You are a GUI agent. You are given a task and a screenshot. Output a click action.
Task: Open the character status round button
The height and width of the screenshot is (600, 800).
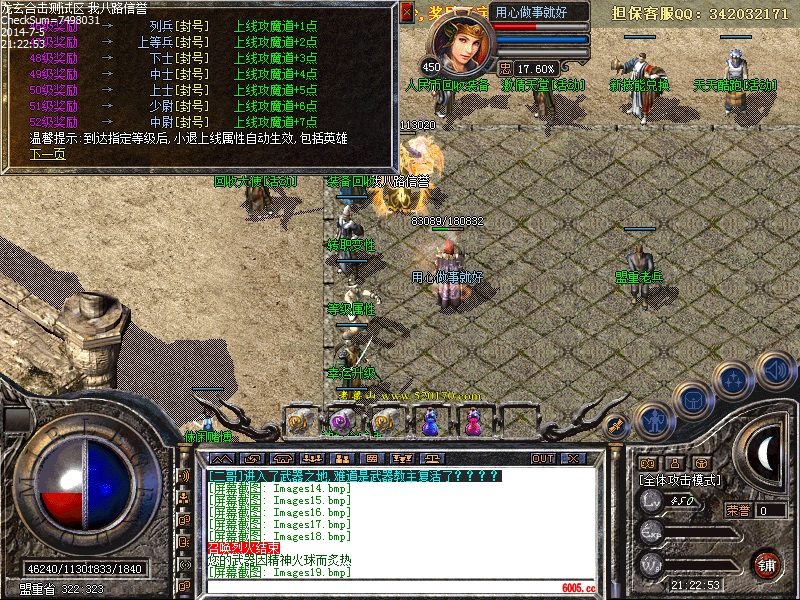click(x=653, y=420)
